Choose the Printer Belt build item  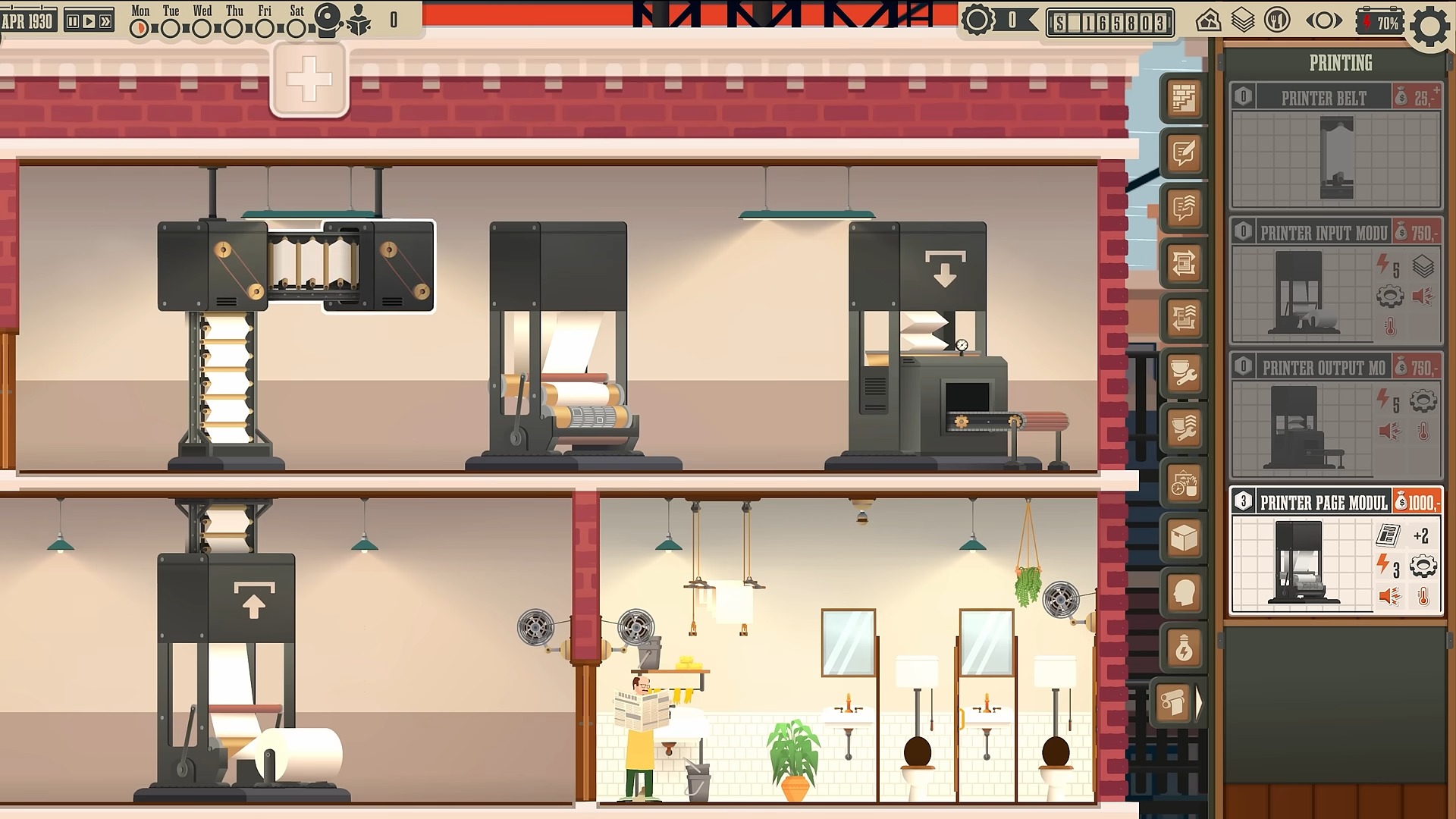(x=1336, y=146)
